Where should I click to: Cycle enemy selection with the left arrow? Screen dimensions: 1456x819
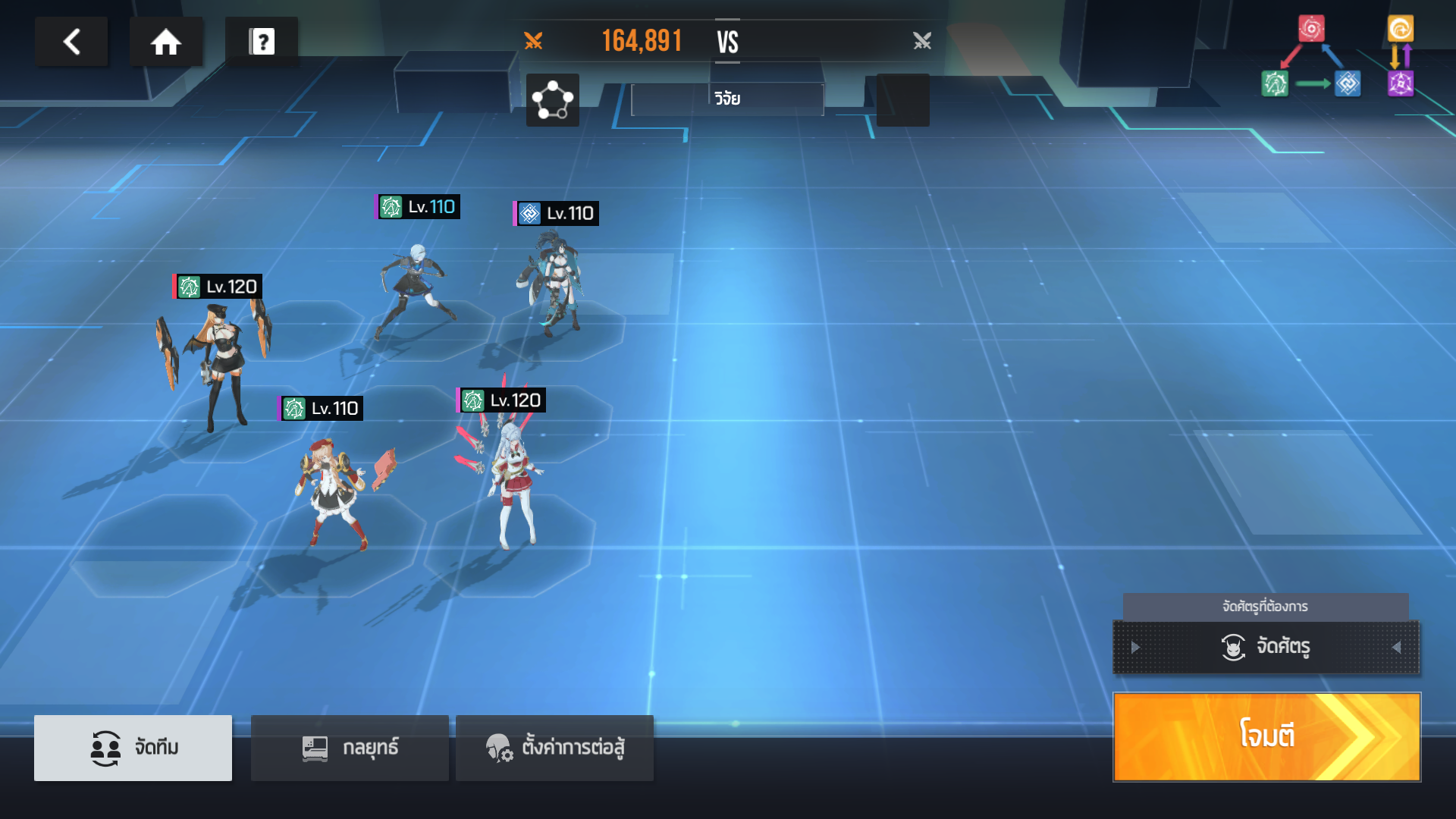click(x=1135, y=648)
